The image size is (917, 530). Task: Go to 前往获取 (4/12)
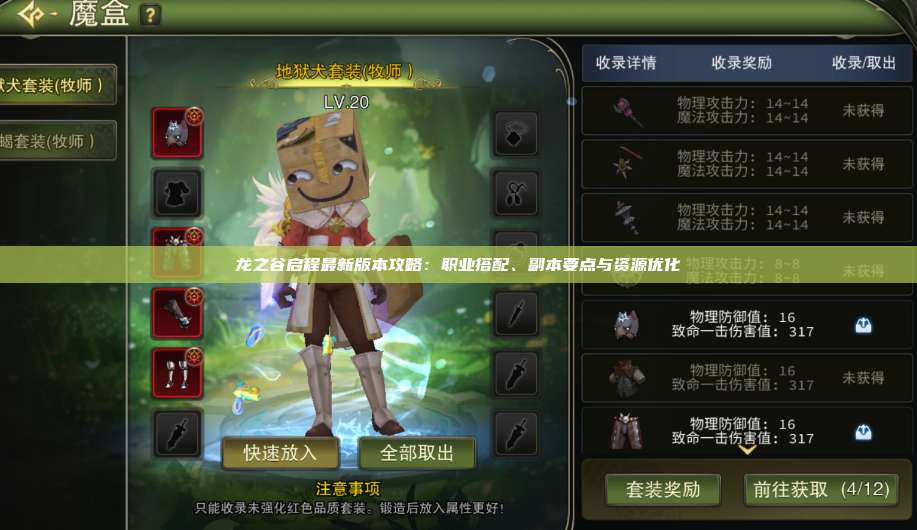coord(820,490)
